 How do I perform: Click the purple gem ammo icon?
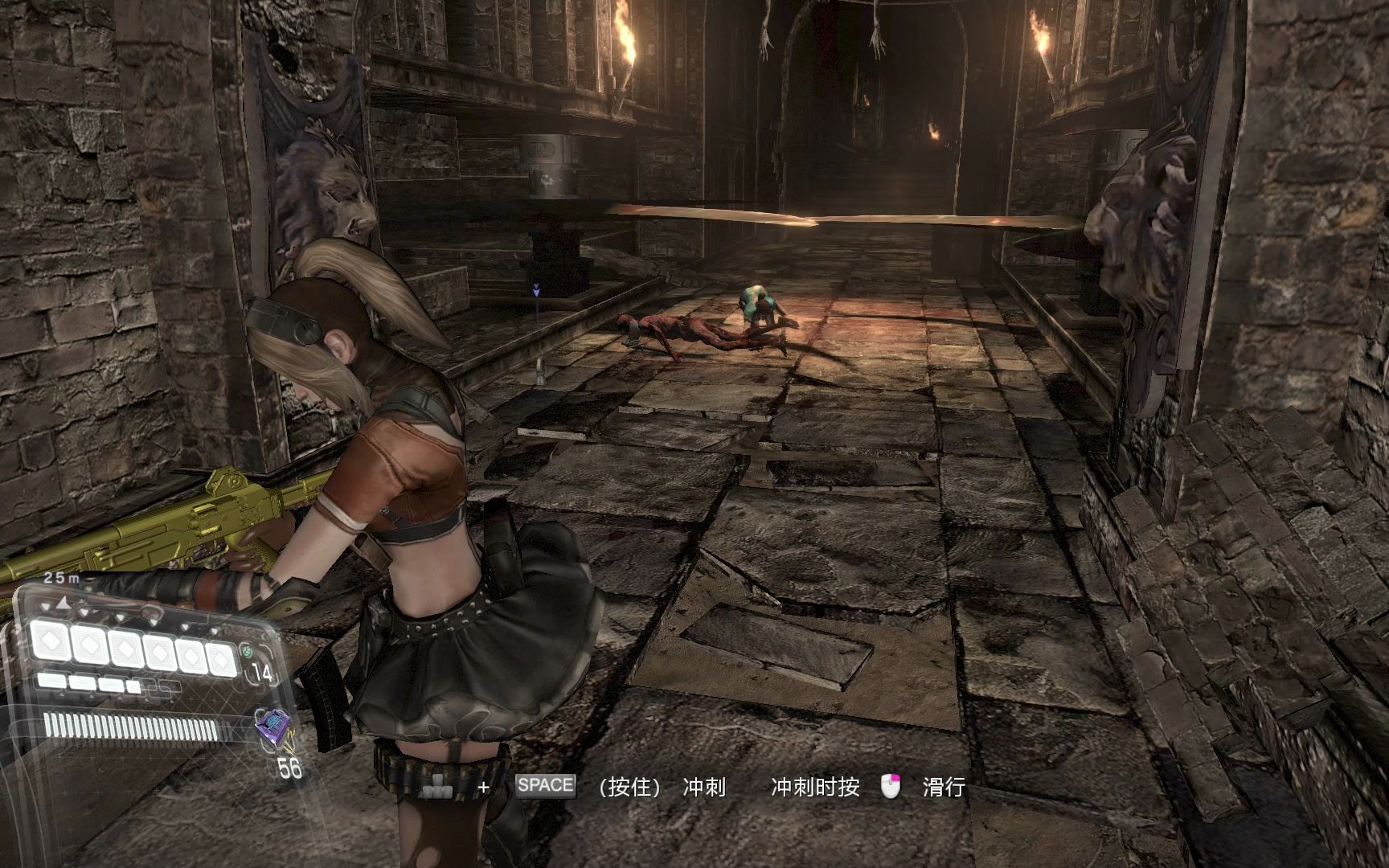[272, 727]
